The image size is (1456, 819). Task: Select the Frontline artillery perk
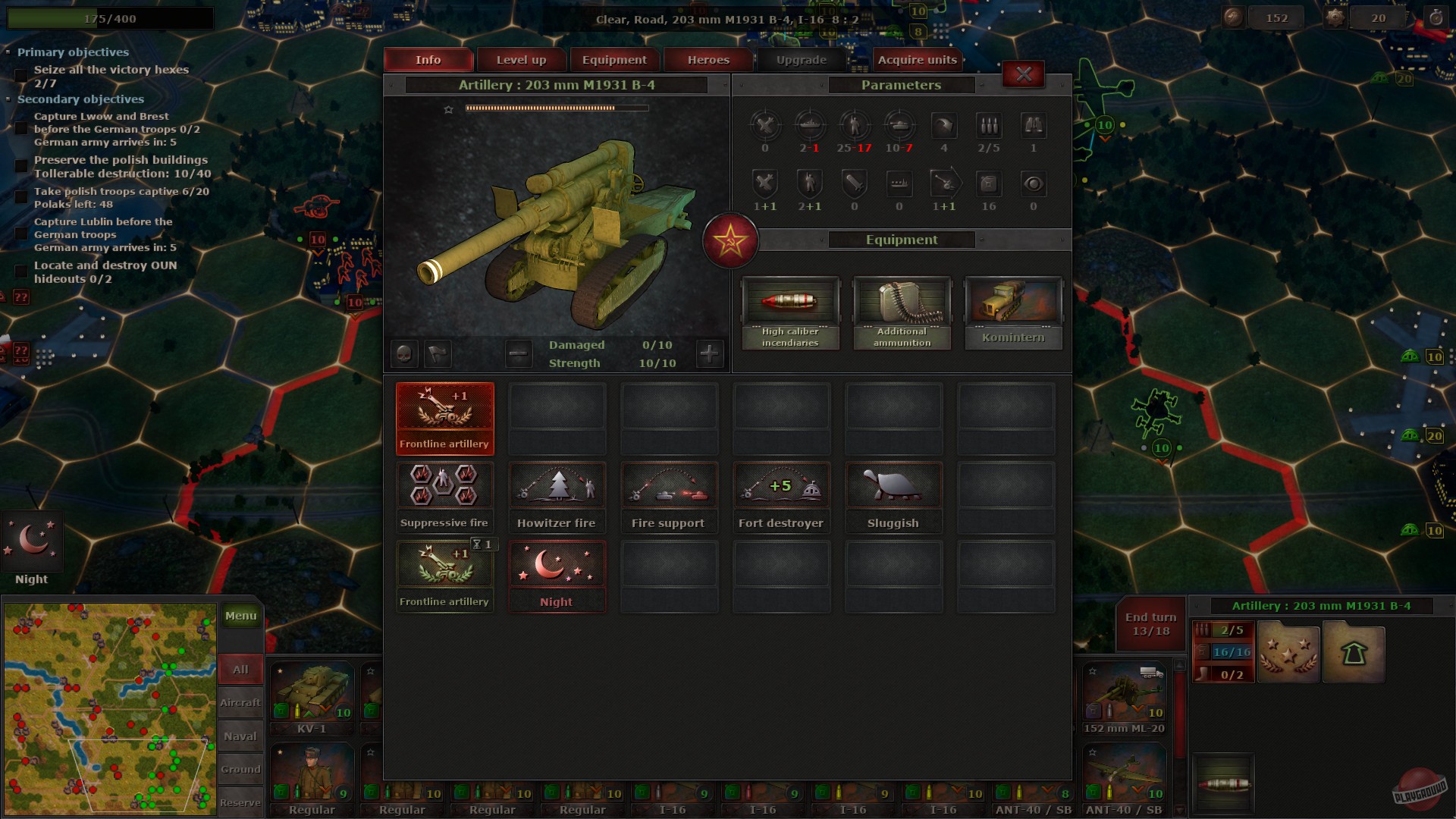tap(444, 417)
